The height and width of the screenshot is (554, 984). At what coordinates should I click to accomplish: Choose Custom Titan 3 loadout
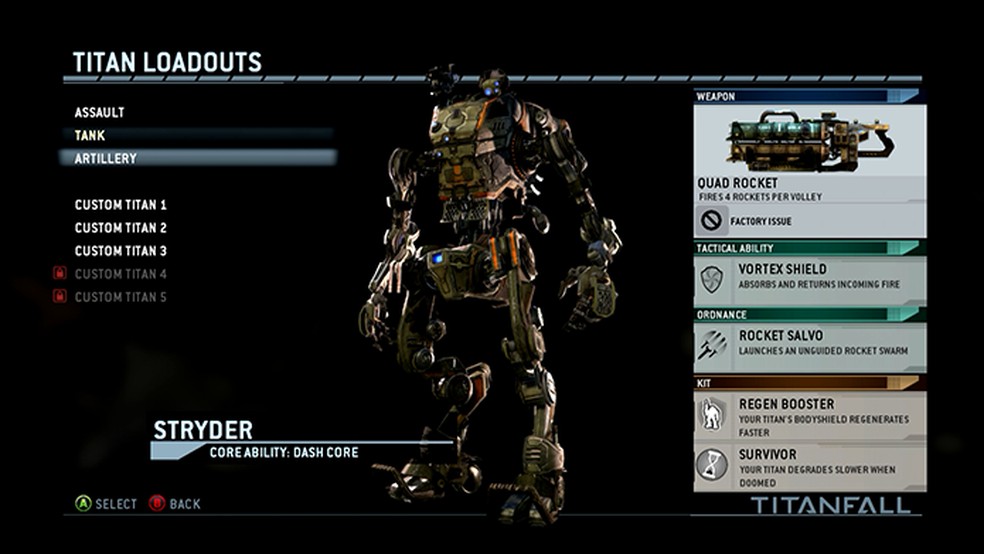pyautogui.click(x=121, y=251)
